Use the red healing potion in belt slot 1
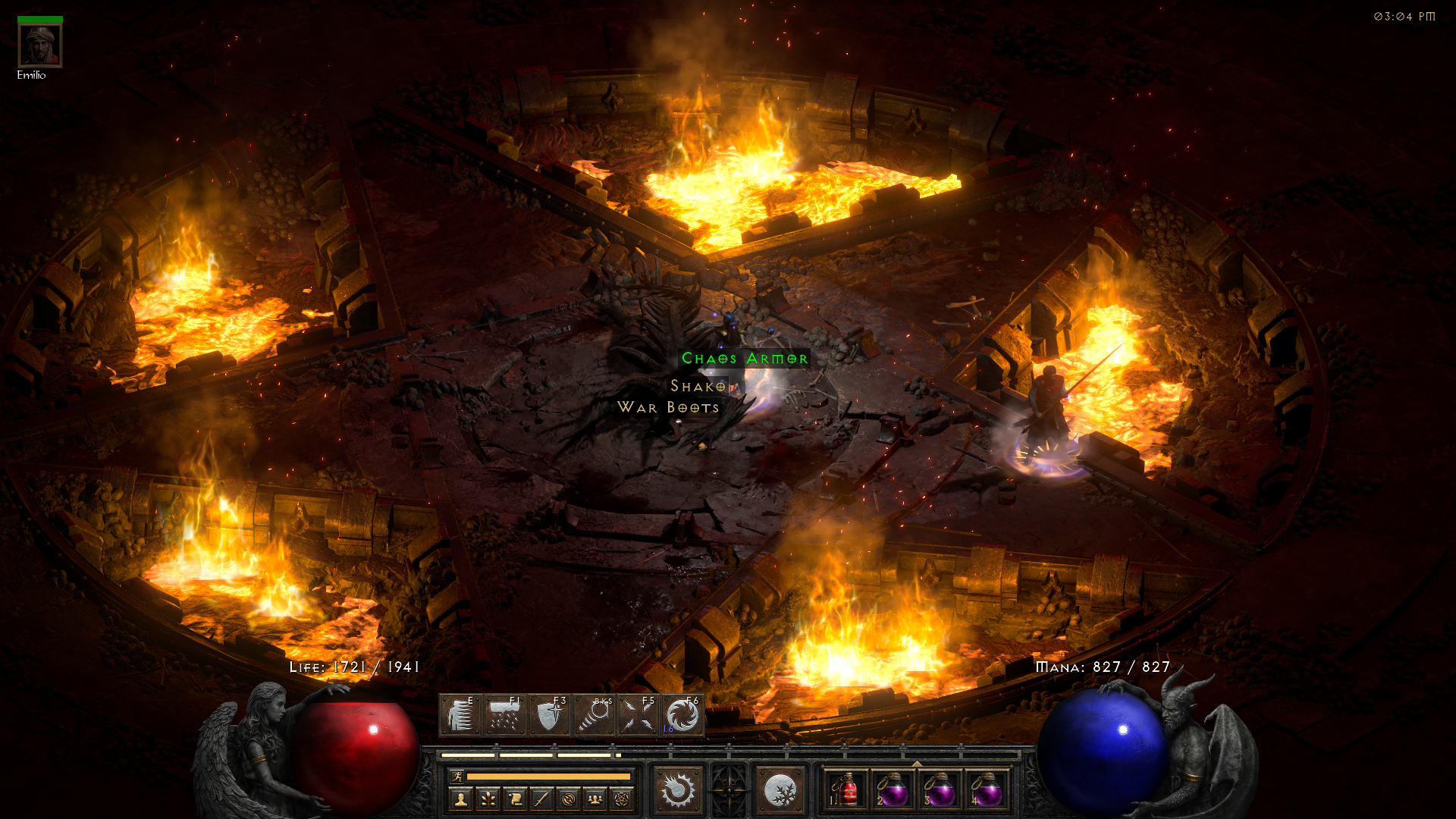1456x819 pixels. point(847,791)
